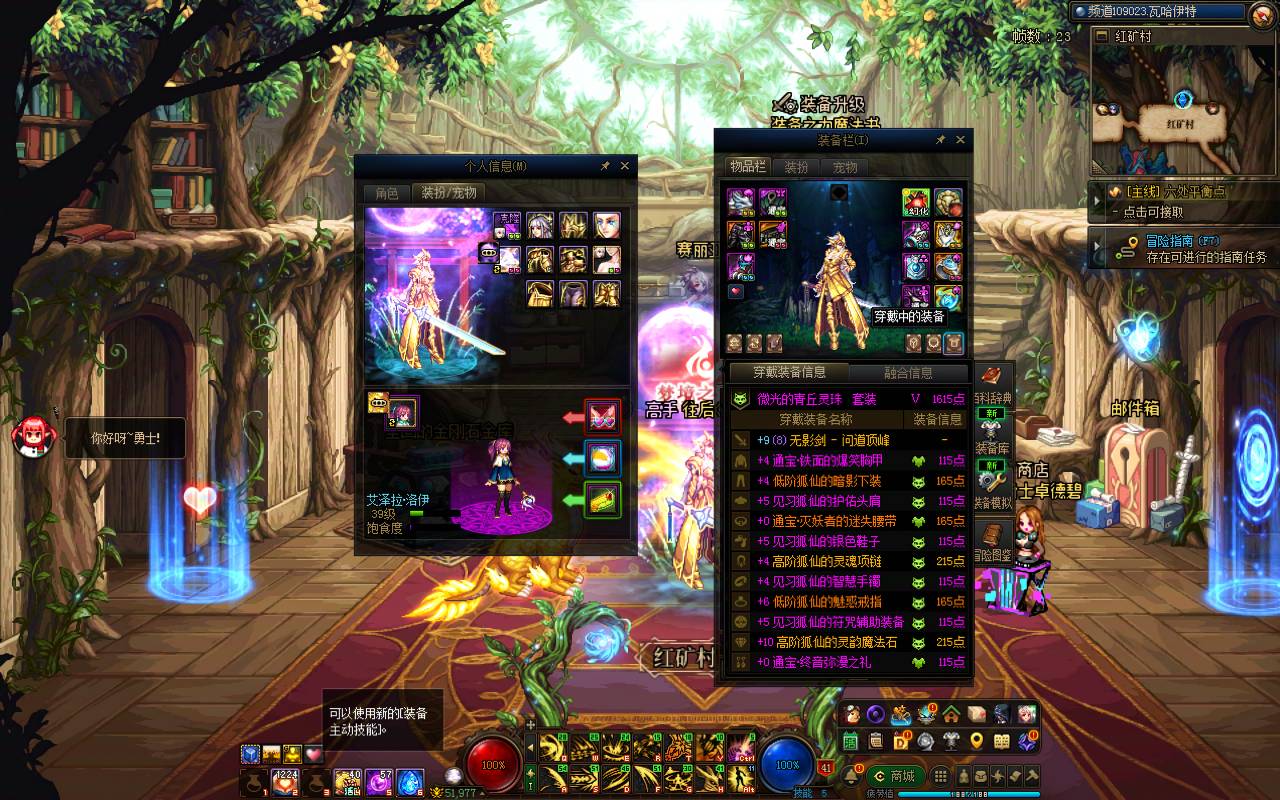Image resolution: width=1280 pixels, height=800 pixels.
Task: Click the house icon in the bottom-right menu
Action: (x=951, y=714)
